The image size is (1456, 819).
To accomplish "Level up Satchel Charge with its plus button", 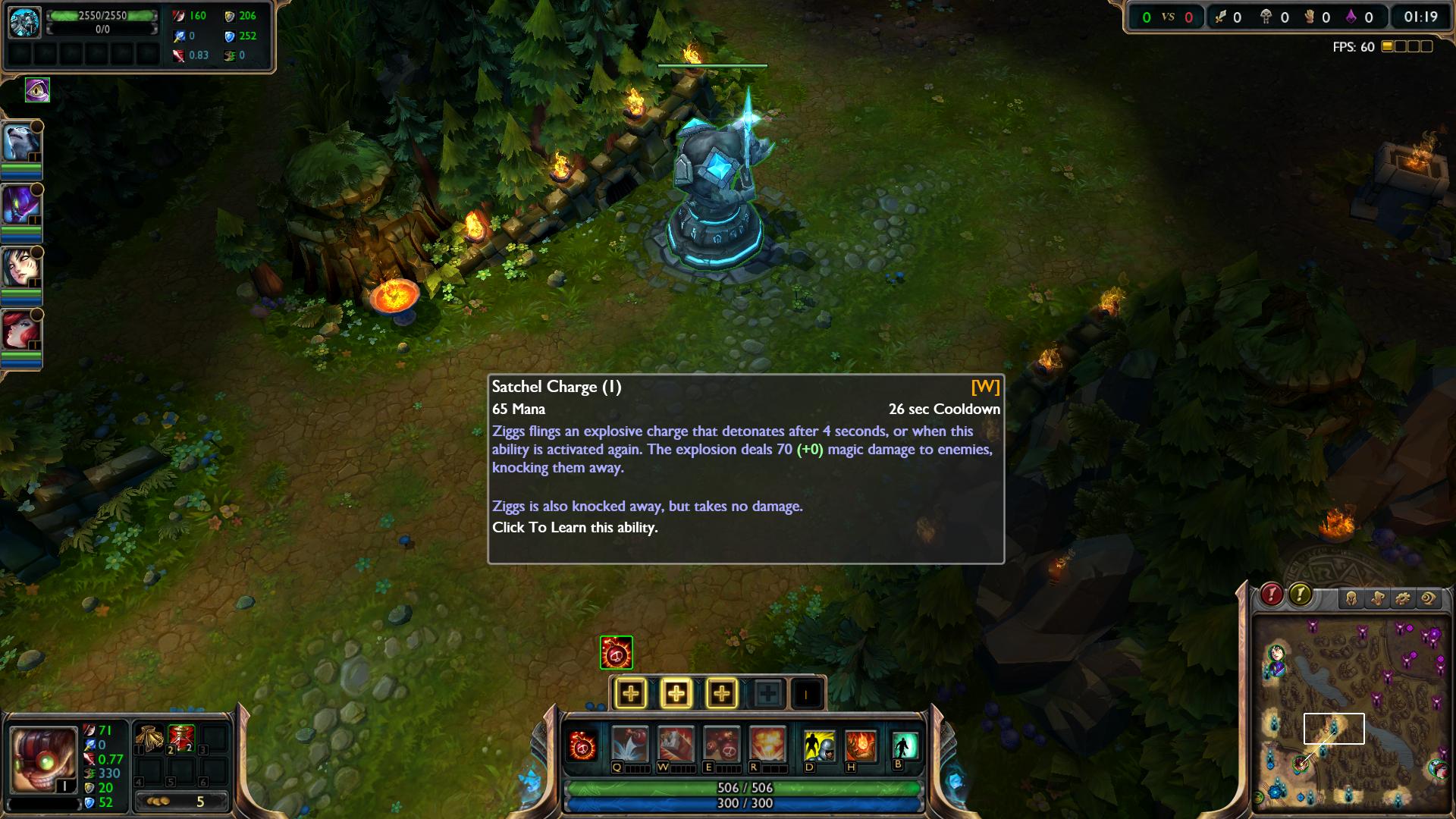I will coord(676,693).
